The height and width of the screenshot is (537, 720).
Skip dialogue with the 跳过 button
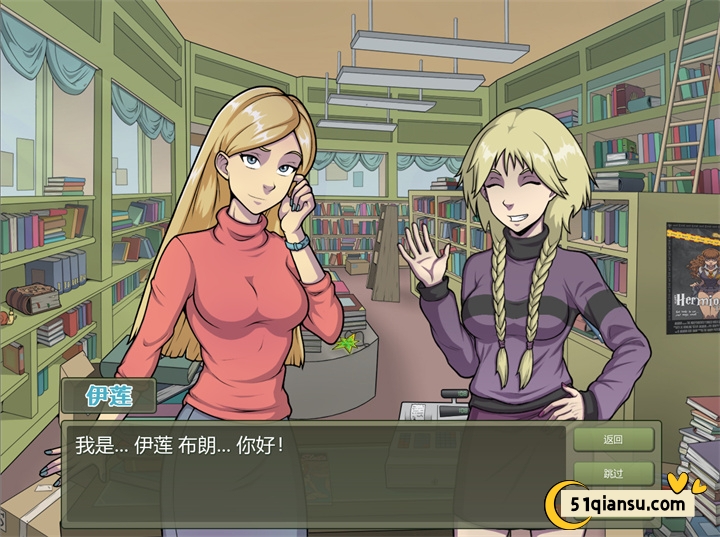613,473
